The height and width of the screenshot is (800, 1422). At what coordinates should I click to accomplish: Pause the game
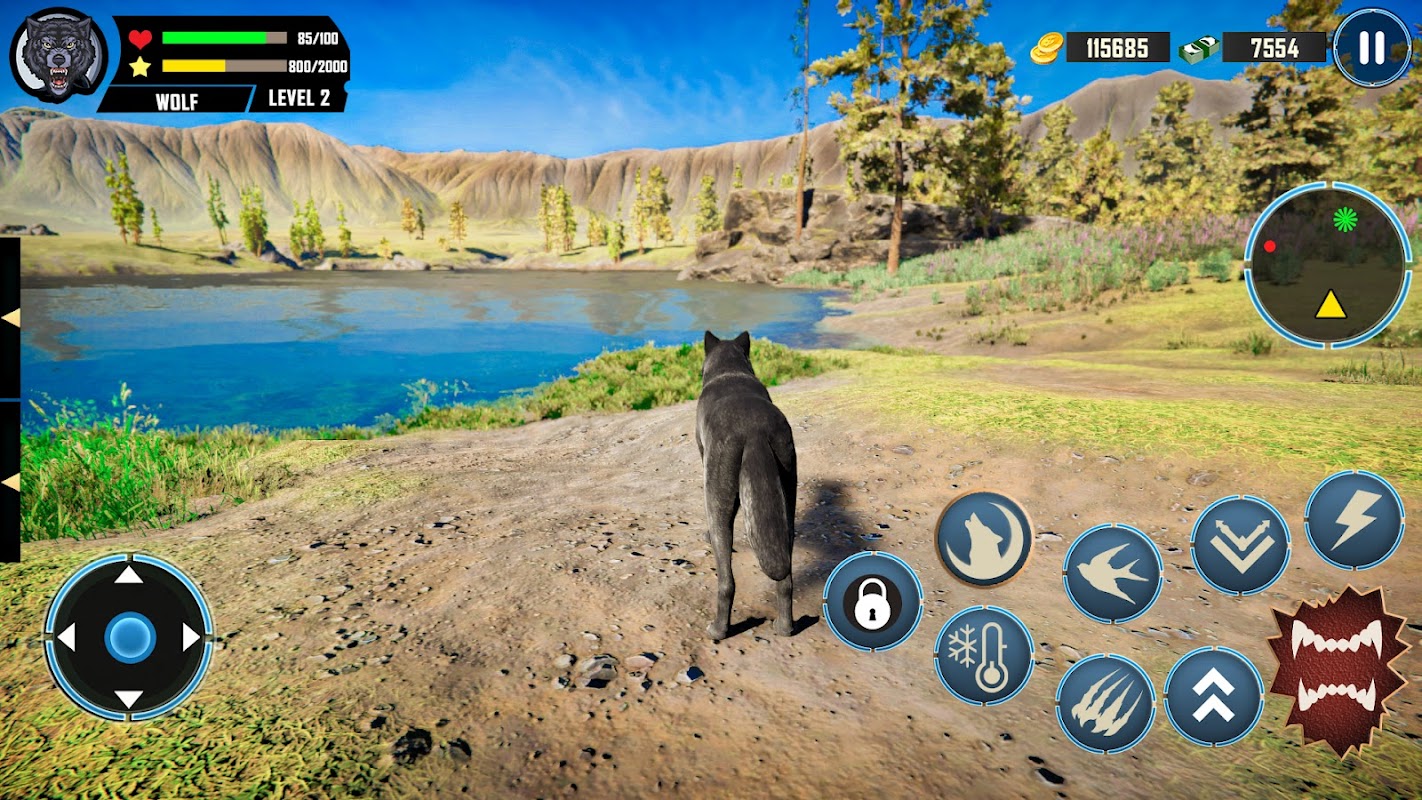(x=1372, y=47)
